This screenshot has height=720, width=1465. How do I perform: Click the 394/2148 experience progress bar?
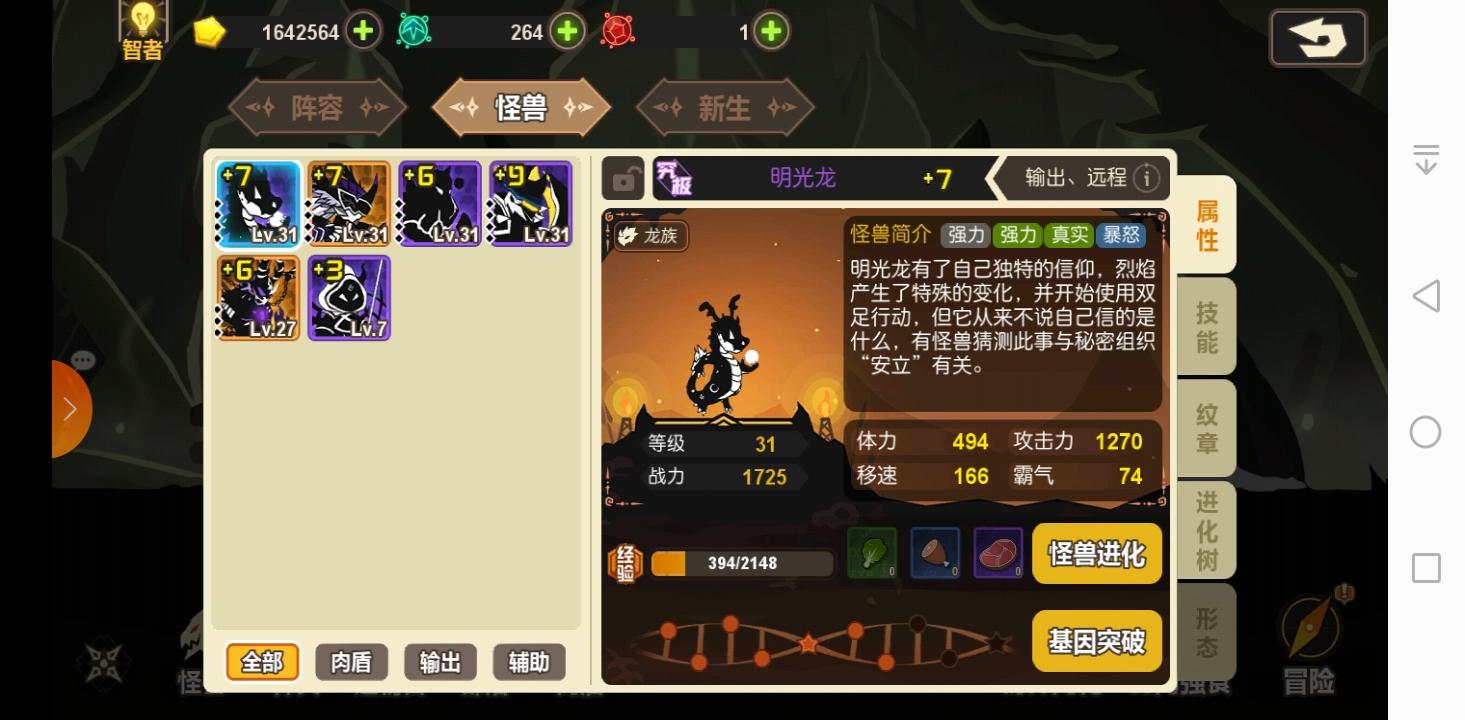pos(740,562)
